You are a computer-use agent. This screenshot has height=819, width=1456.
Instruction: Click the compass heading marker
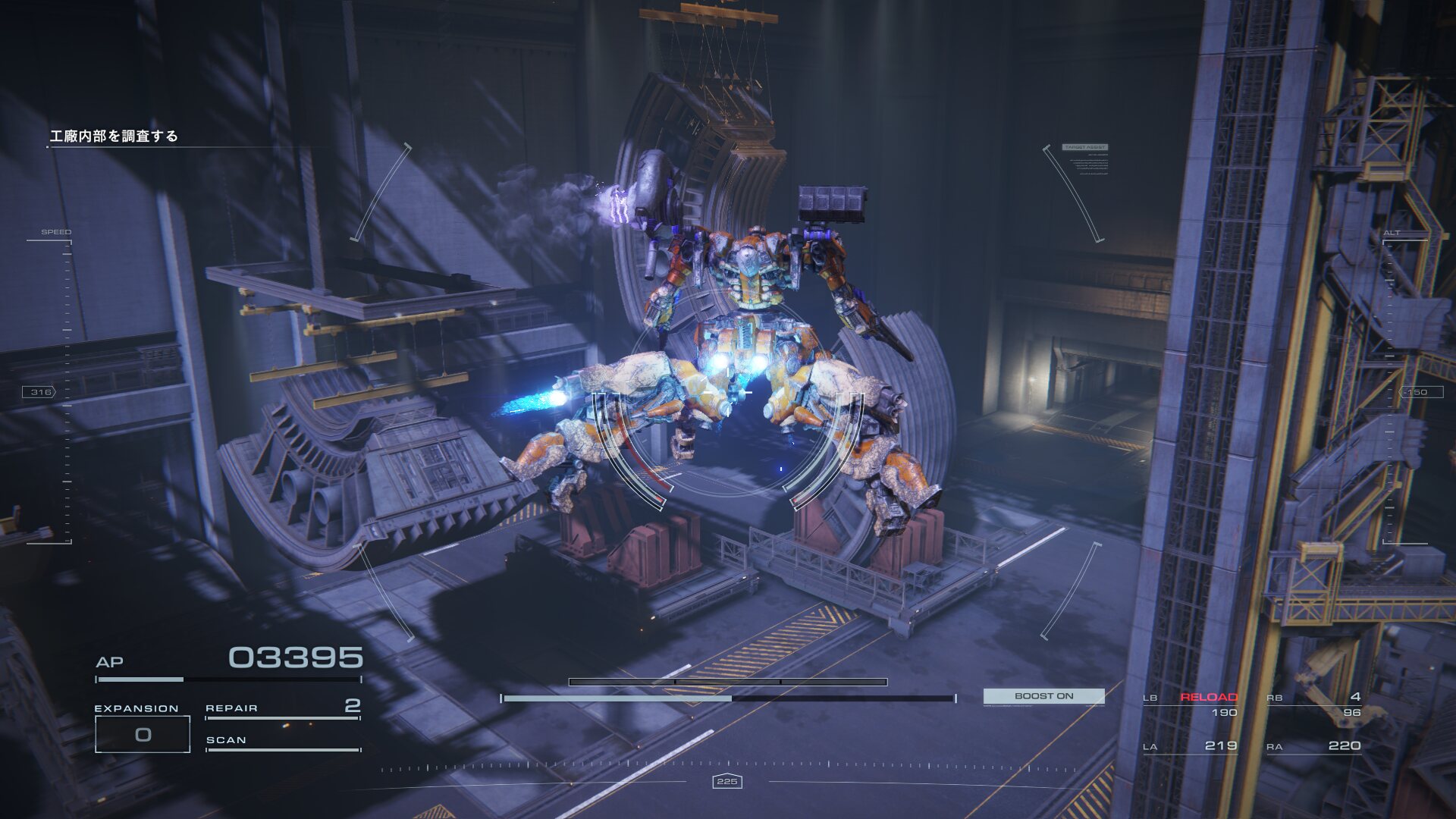(x=727, y=781)
